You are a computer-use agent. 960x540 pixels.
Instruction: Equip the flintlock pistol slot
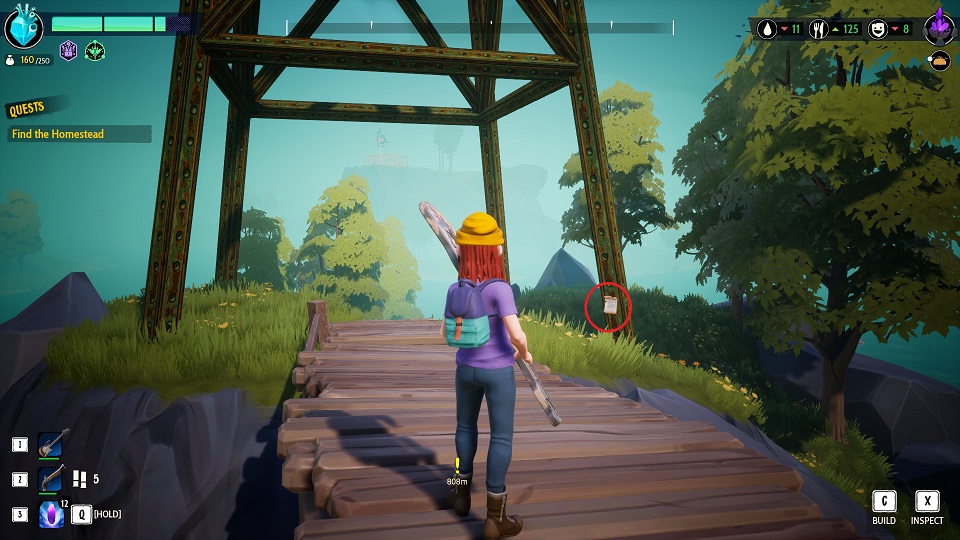click(53, 480)
